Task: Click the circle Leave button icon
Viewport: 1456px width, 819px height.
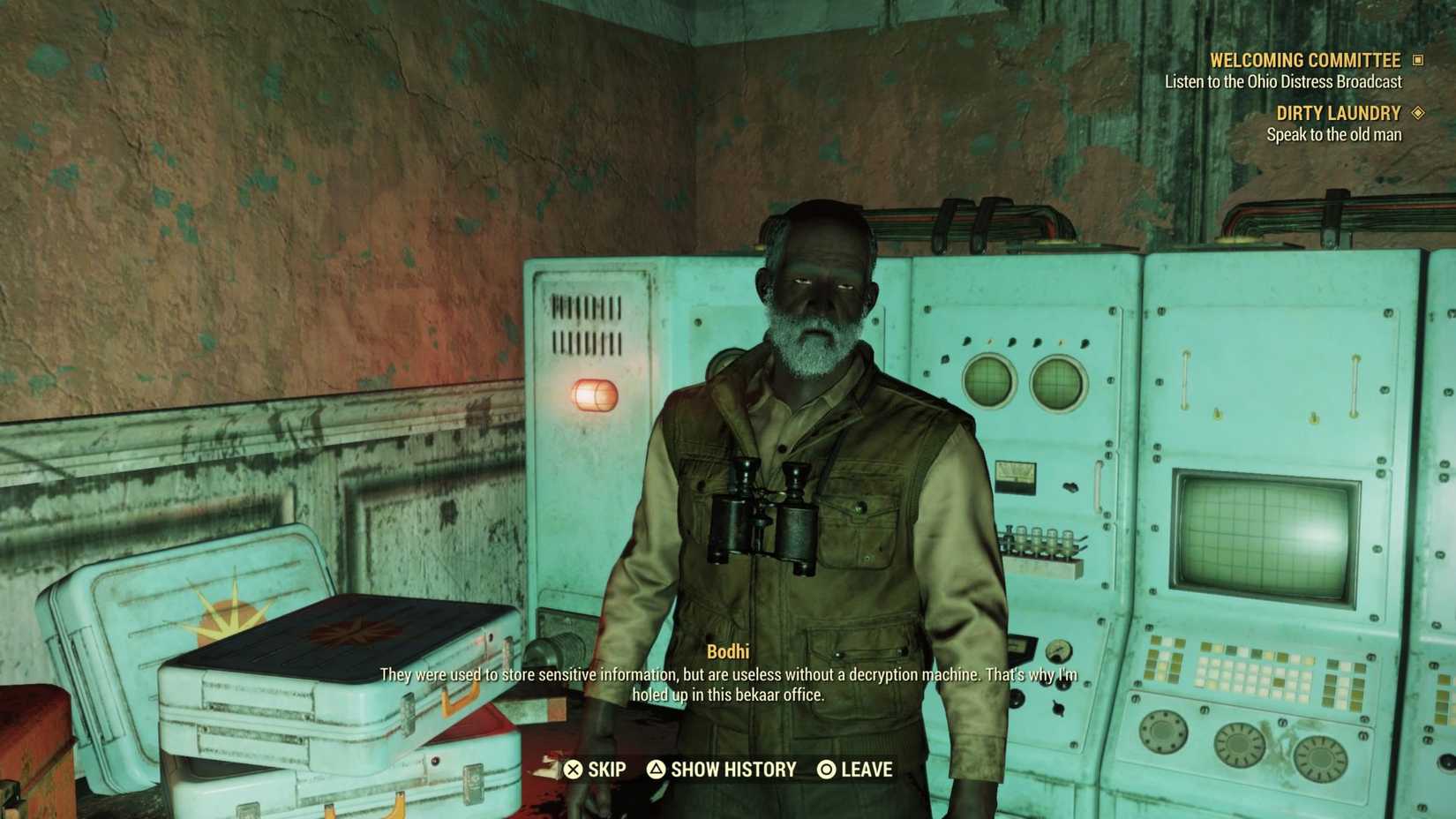Action: pos(828,769)
